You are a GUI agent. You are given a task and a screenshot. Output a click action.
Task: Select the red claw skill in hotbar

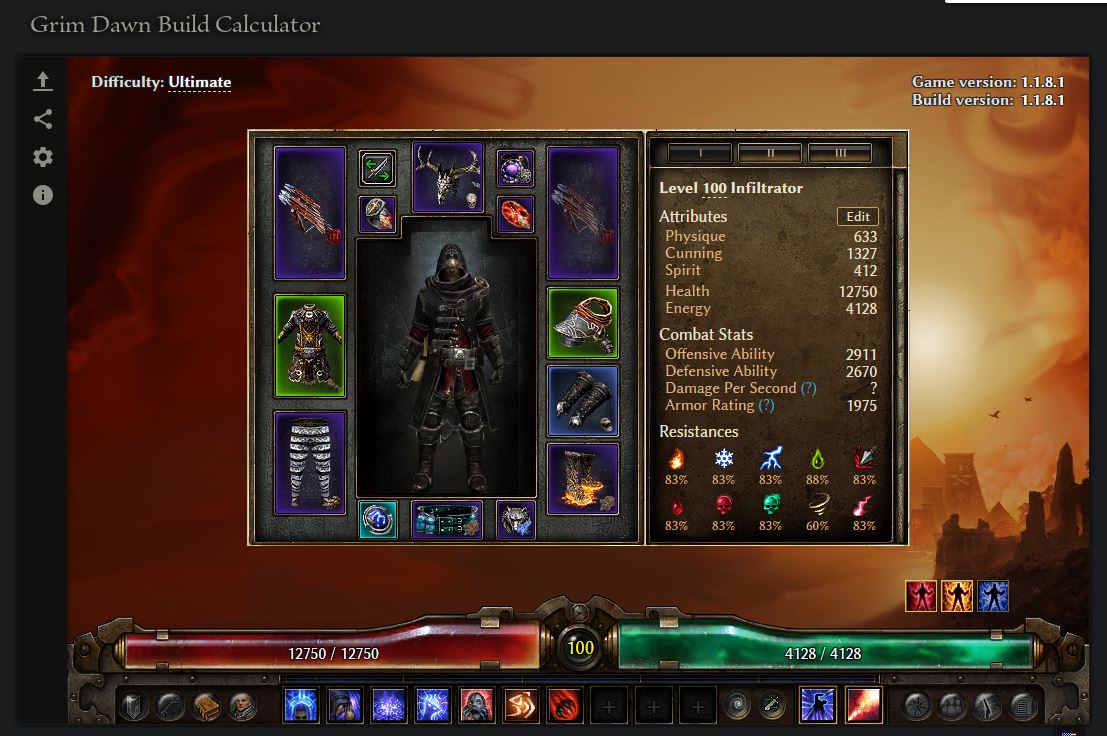coord(565,706)
